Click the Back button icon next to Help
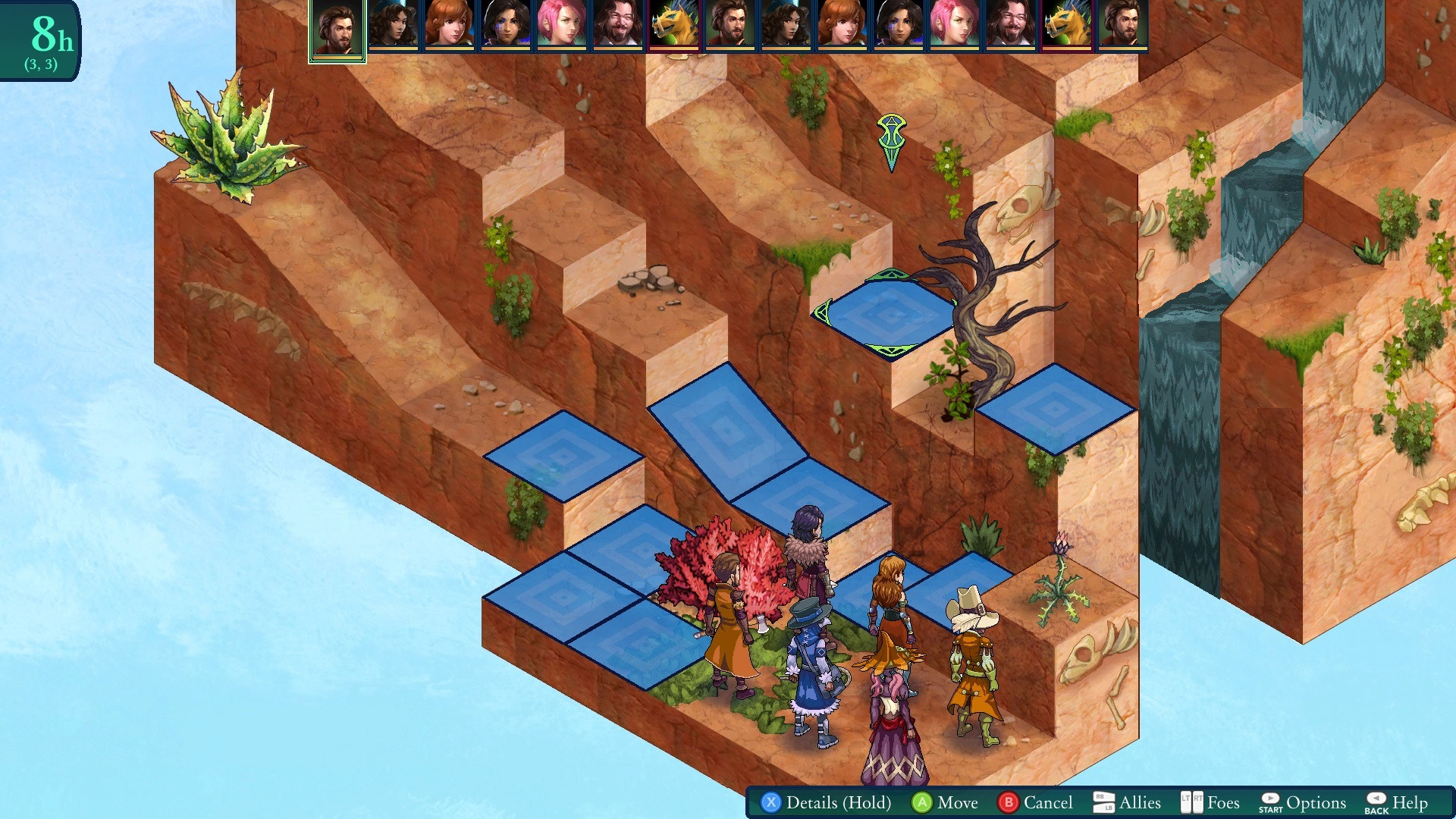The image size is (1456, 819). (1376, 802)
